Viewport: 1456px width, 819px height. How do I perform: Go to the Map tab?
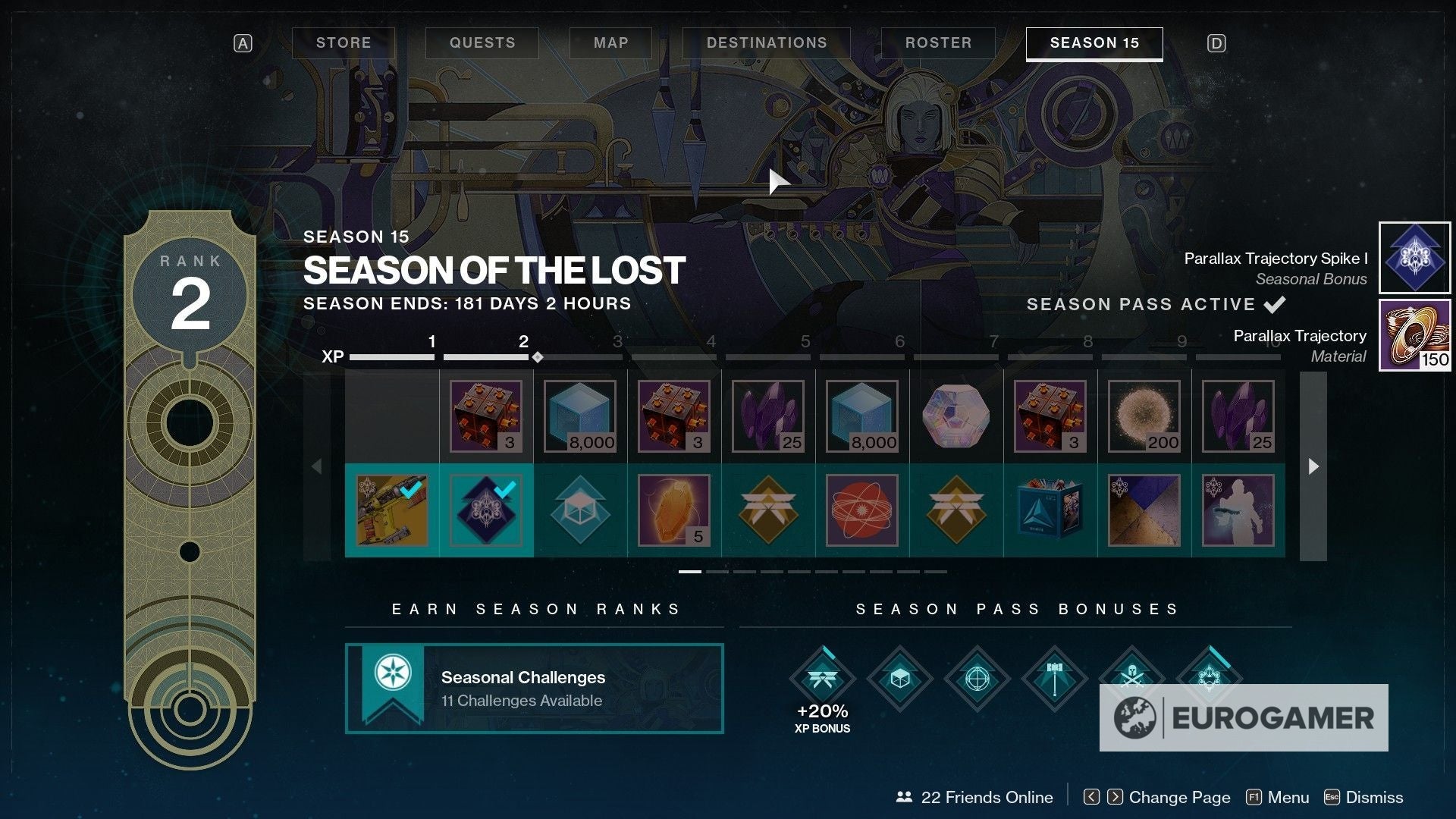click(610, 43)
